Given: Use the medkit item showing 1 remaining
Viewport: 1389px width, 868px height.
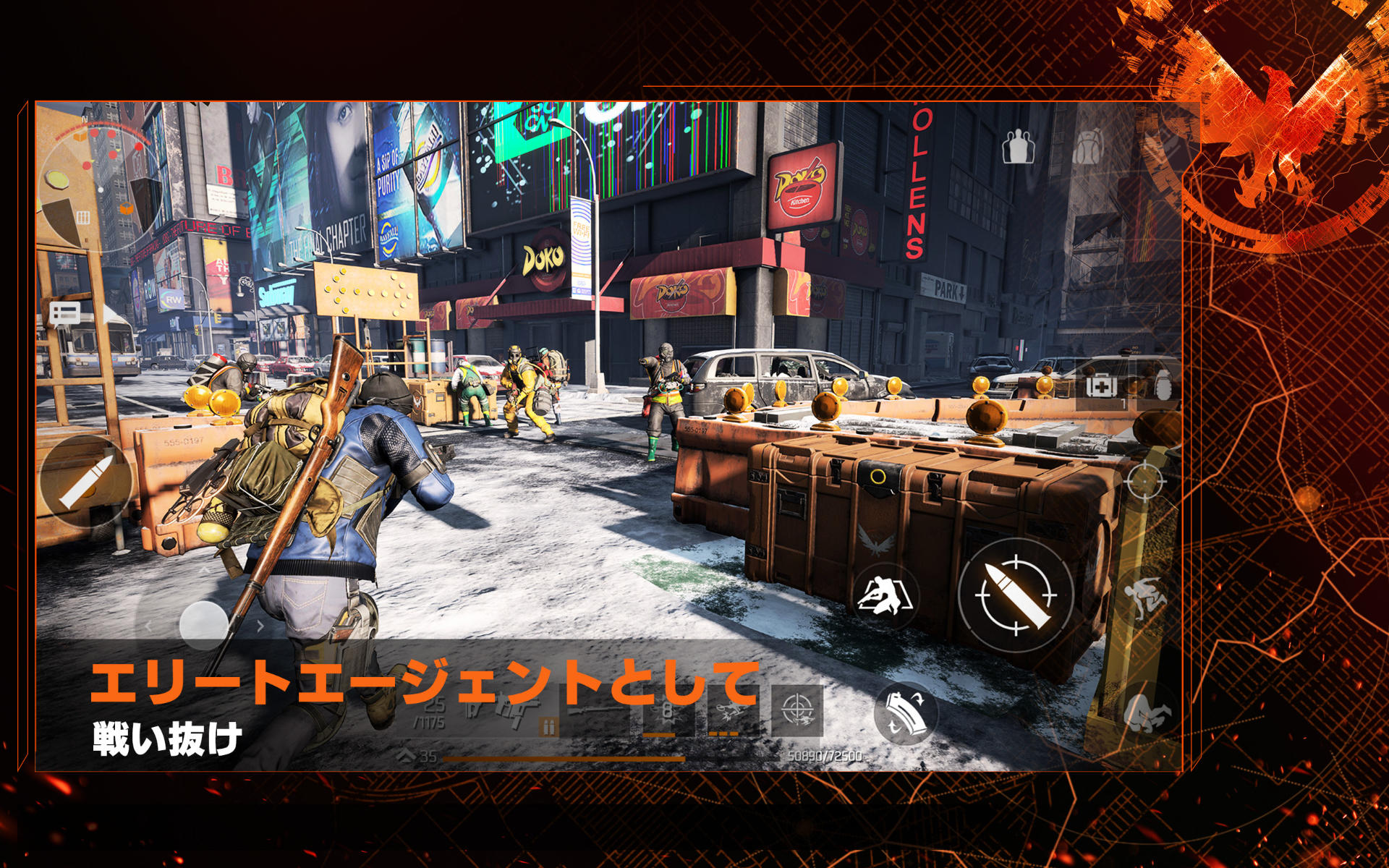Looking at the screenshot, I should (1101, 387).
